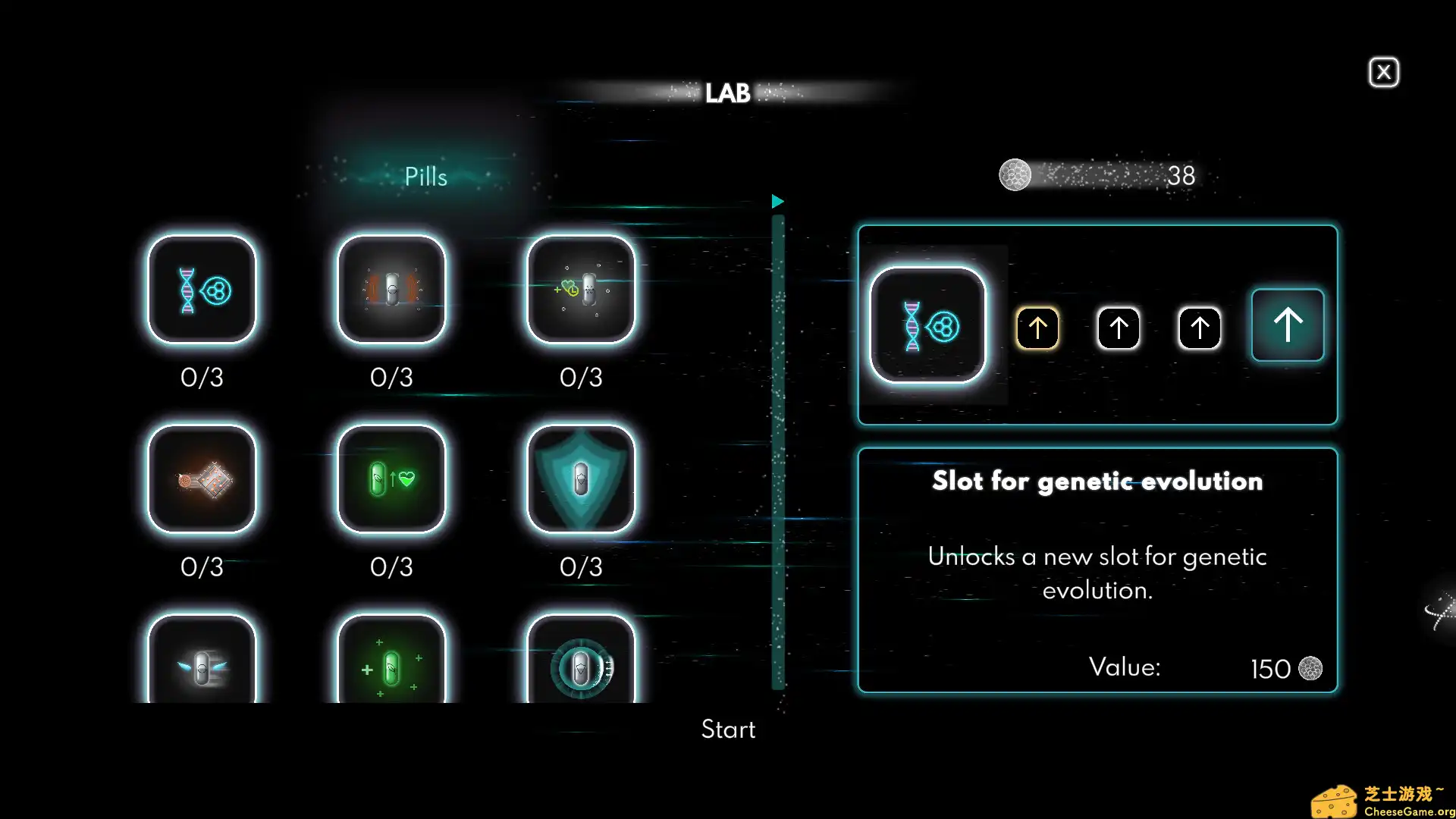Select the DNA genetic evolution pill icon

click(x=202, y=290)
